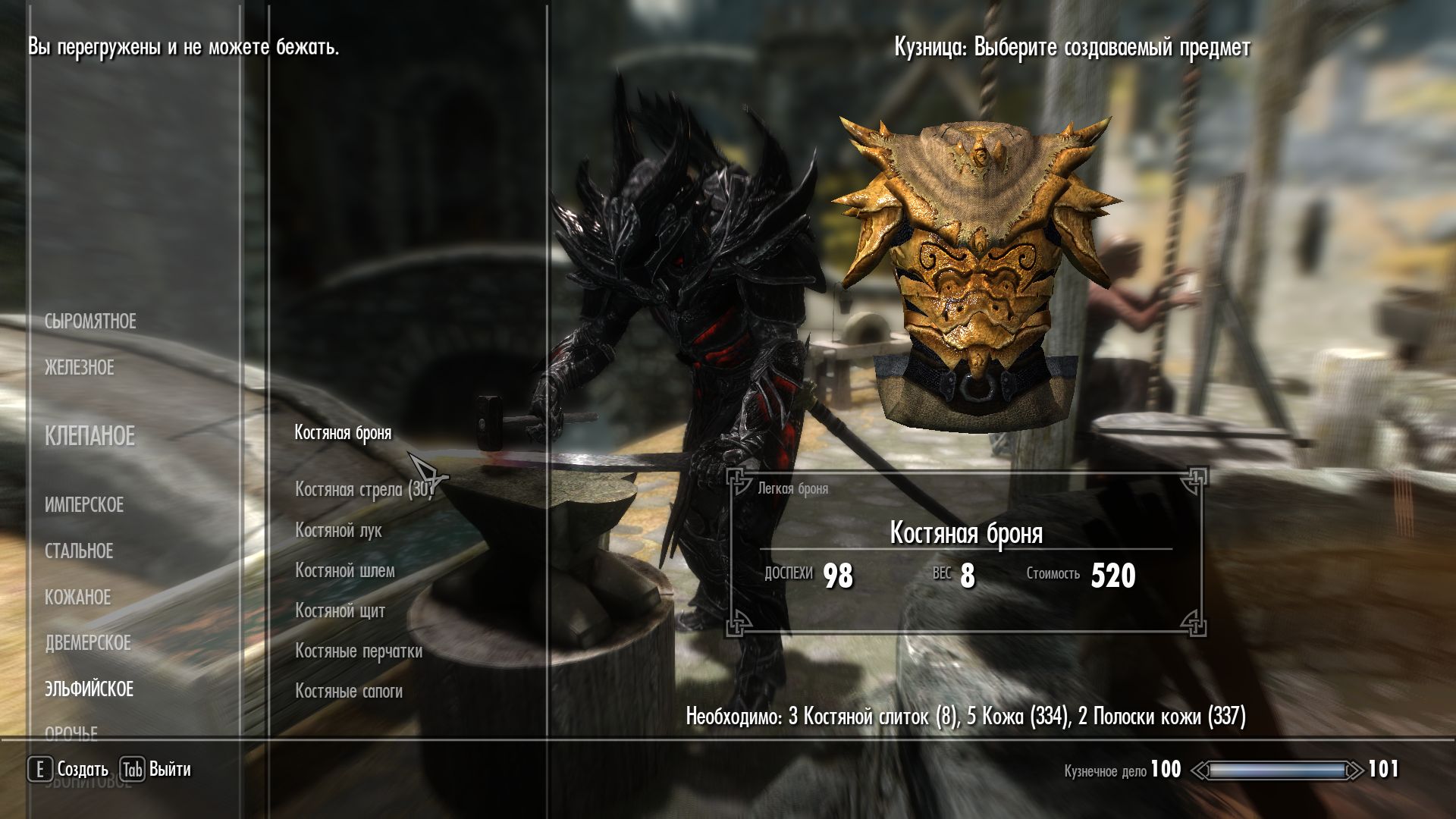Choose Костяная стрела (30) recipe
This screenshot has width=1456, height=819.
pos(363,490)
